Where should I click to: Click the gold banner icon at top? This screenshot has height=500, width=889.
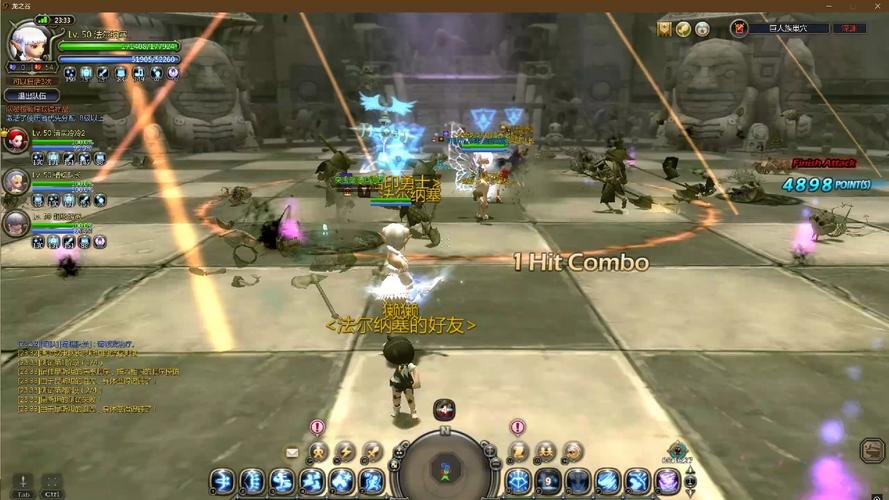(x=664, y=29)
